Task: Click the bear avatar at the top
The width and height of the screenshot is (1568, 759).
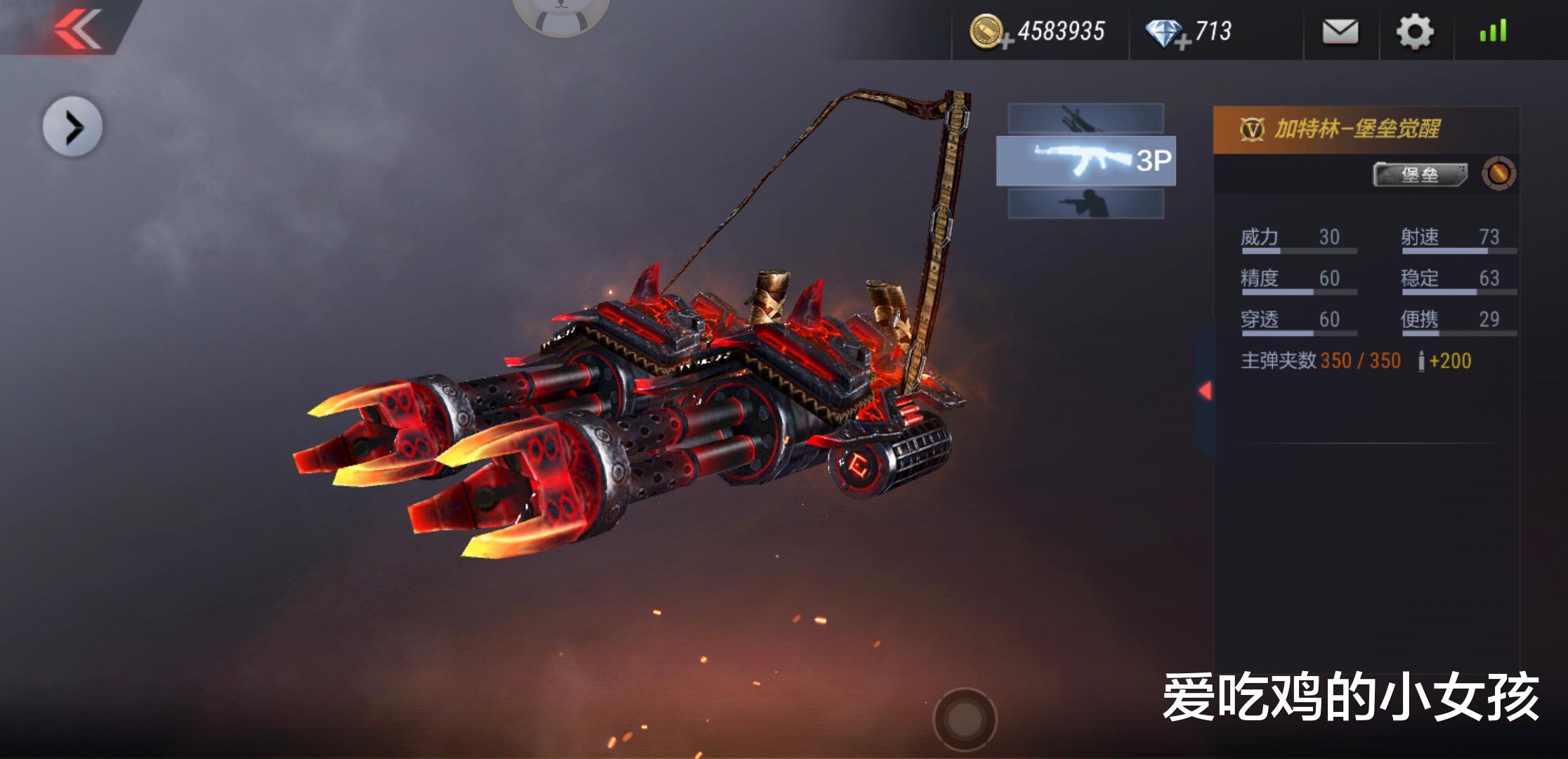Action: coord(560,14)
